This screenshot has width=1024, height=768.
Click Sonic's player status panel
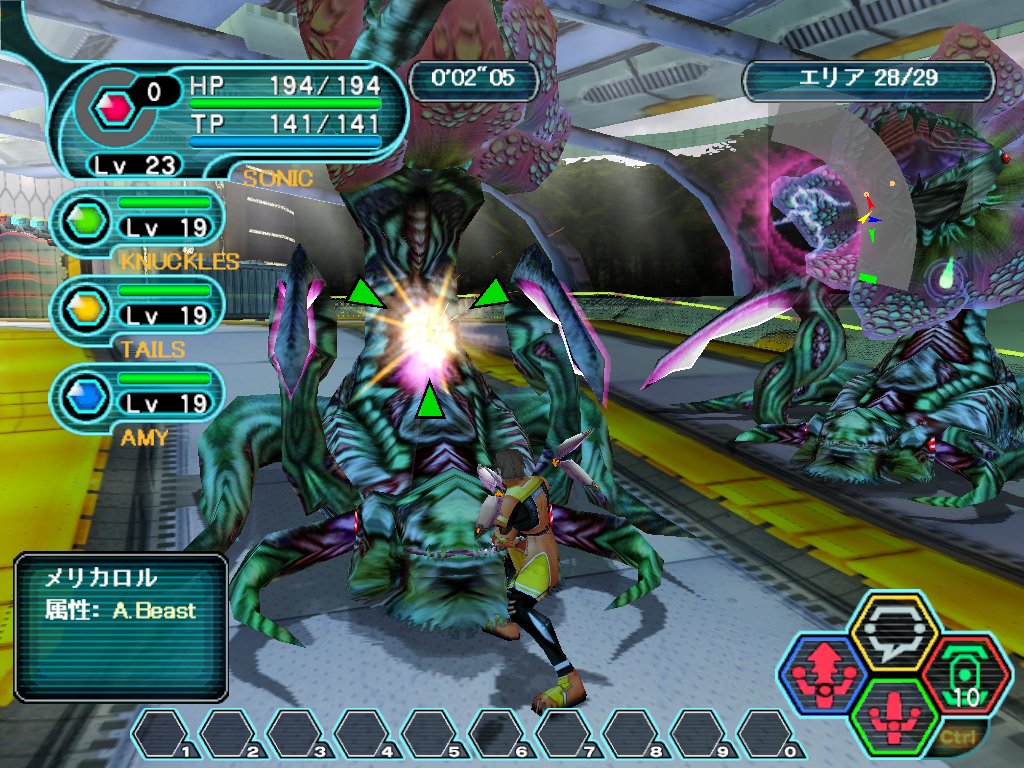click(232, 110)
